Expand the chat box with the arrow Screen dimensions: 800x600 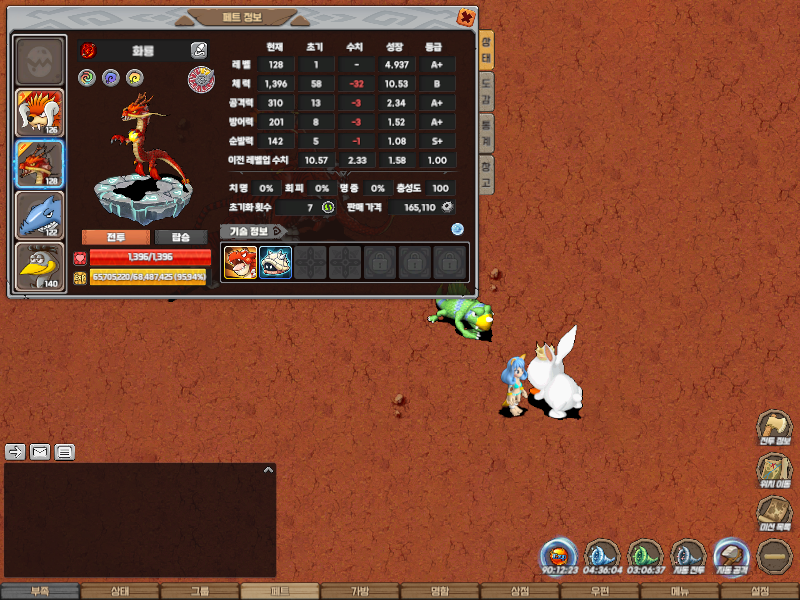268,469
